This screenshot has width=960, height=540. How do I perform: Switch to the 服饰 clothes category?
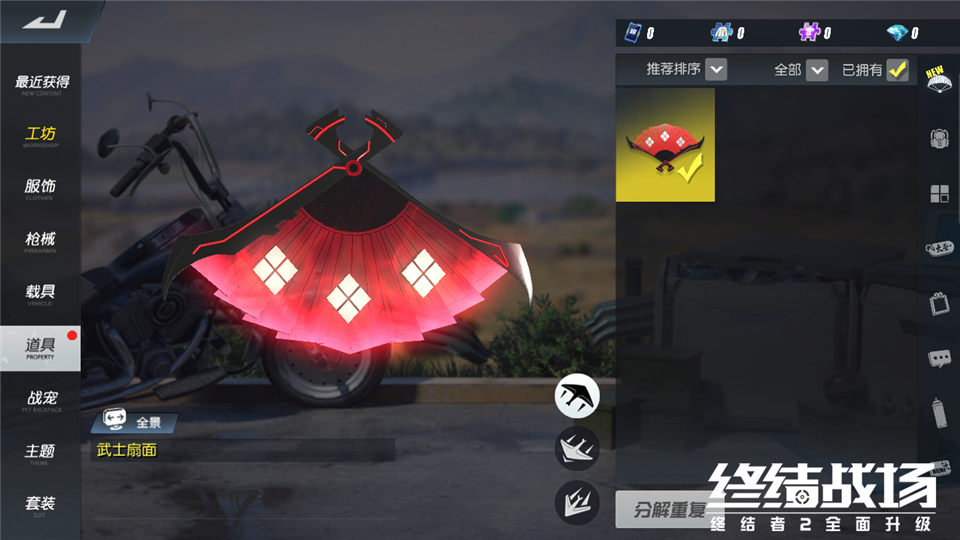(x=41, y=189)
